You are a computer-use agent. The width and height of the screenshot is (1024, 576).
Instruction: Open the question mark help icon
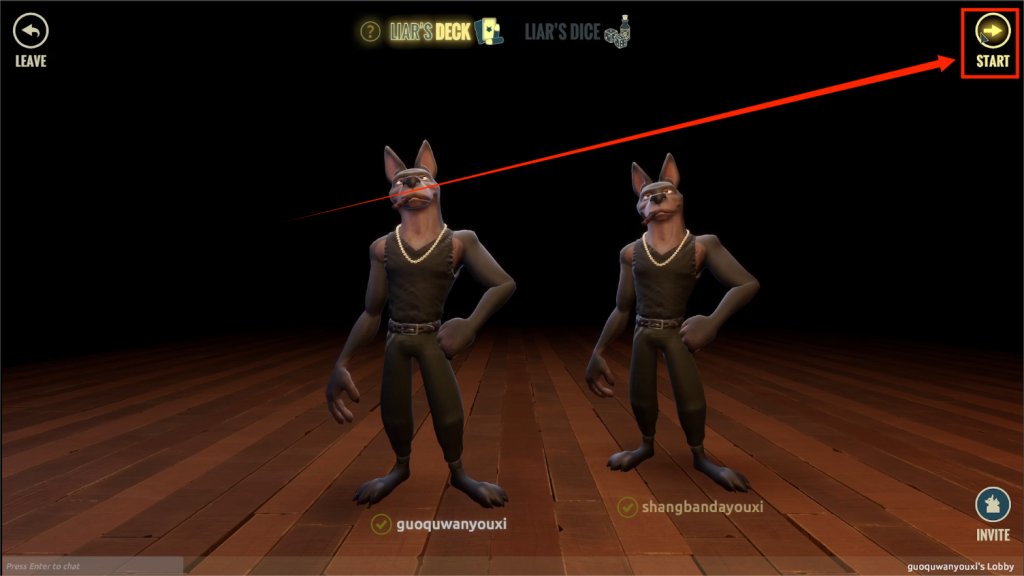tap(370, 32)
